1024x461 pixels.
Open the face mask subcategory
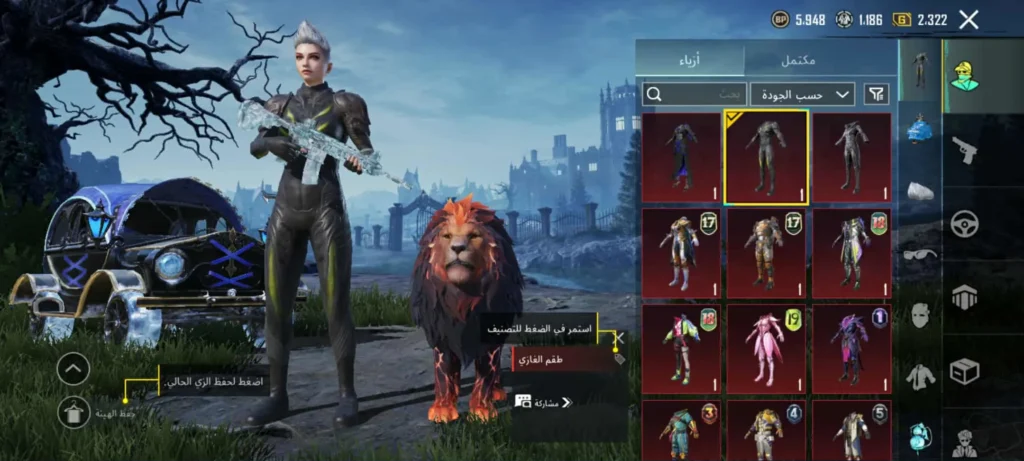[920, 316]
